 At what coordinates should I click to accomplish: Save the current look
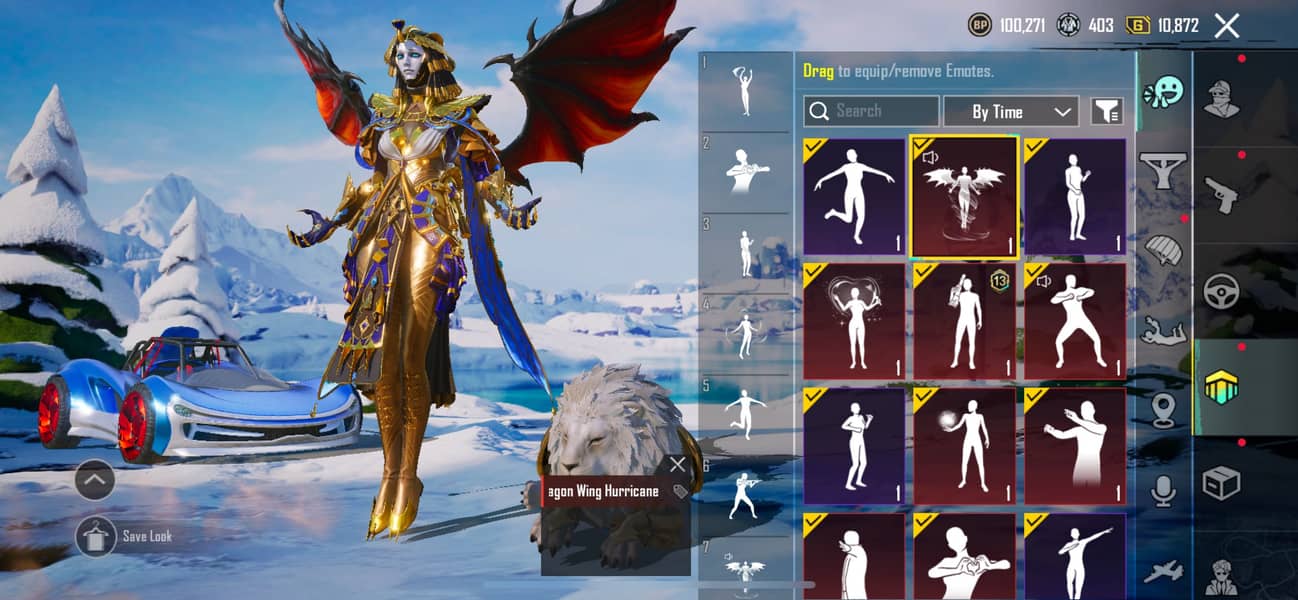tap(95, 536)
